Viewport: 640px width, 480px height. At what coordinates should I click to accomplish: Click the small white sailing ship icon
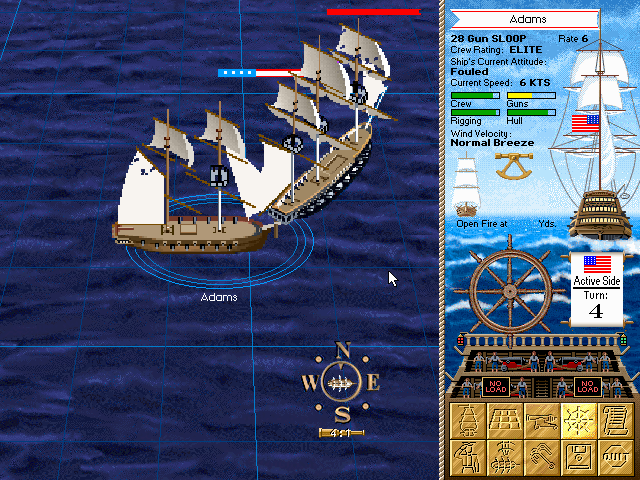(x=468, y=188)
